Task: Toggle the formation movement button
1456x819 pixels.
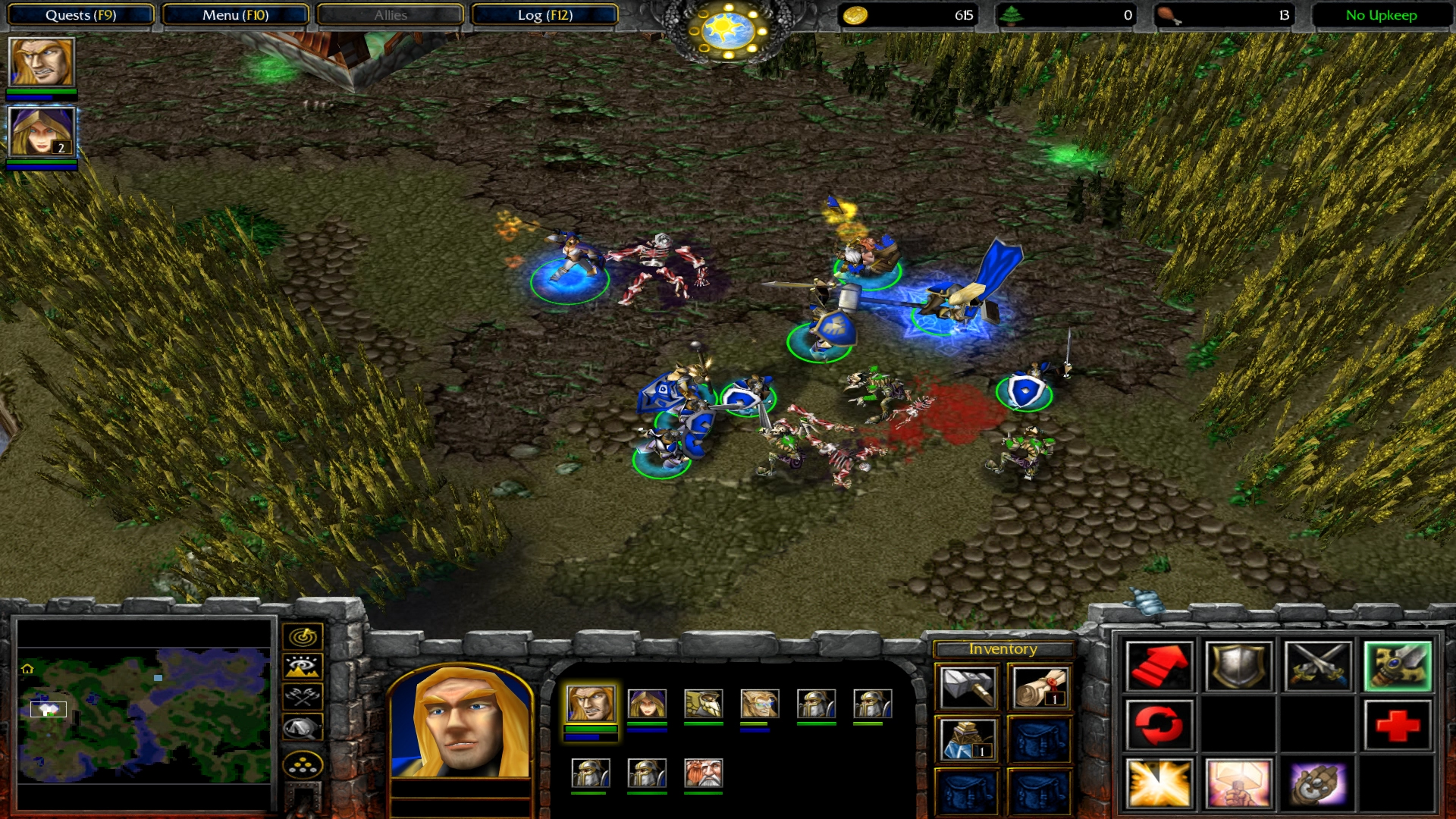Action: [x=303, y=765]
